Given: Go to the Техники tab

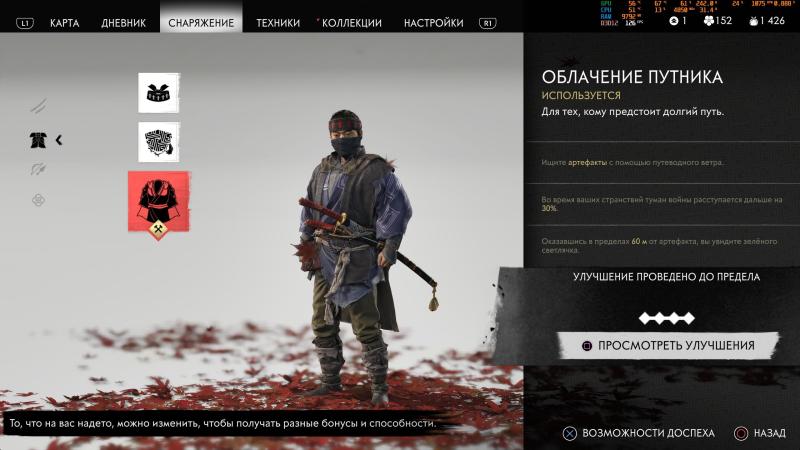Looking at the screenshot, I should point(278,22).
